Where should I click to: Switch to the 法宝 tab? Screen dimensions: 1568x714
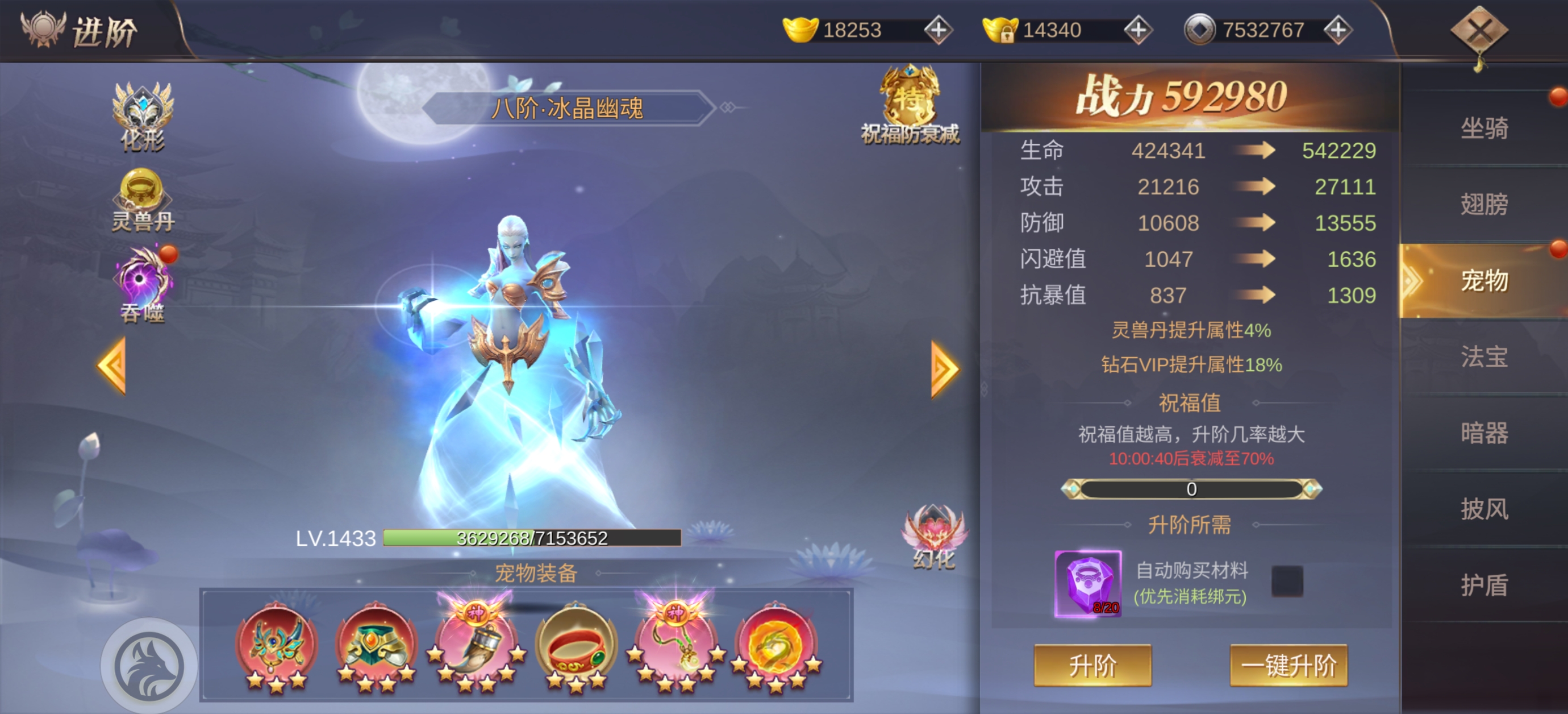coord(1484,356)
